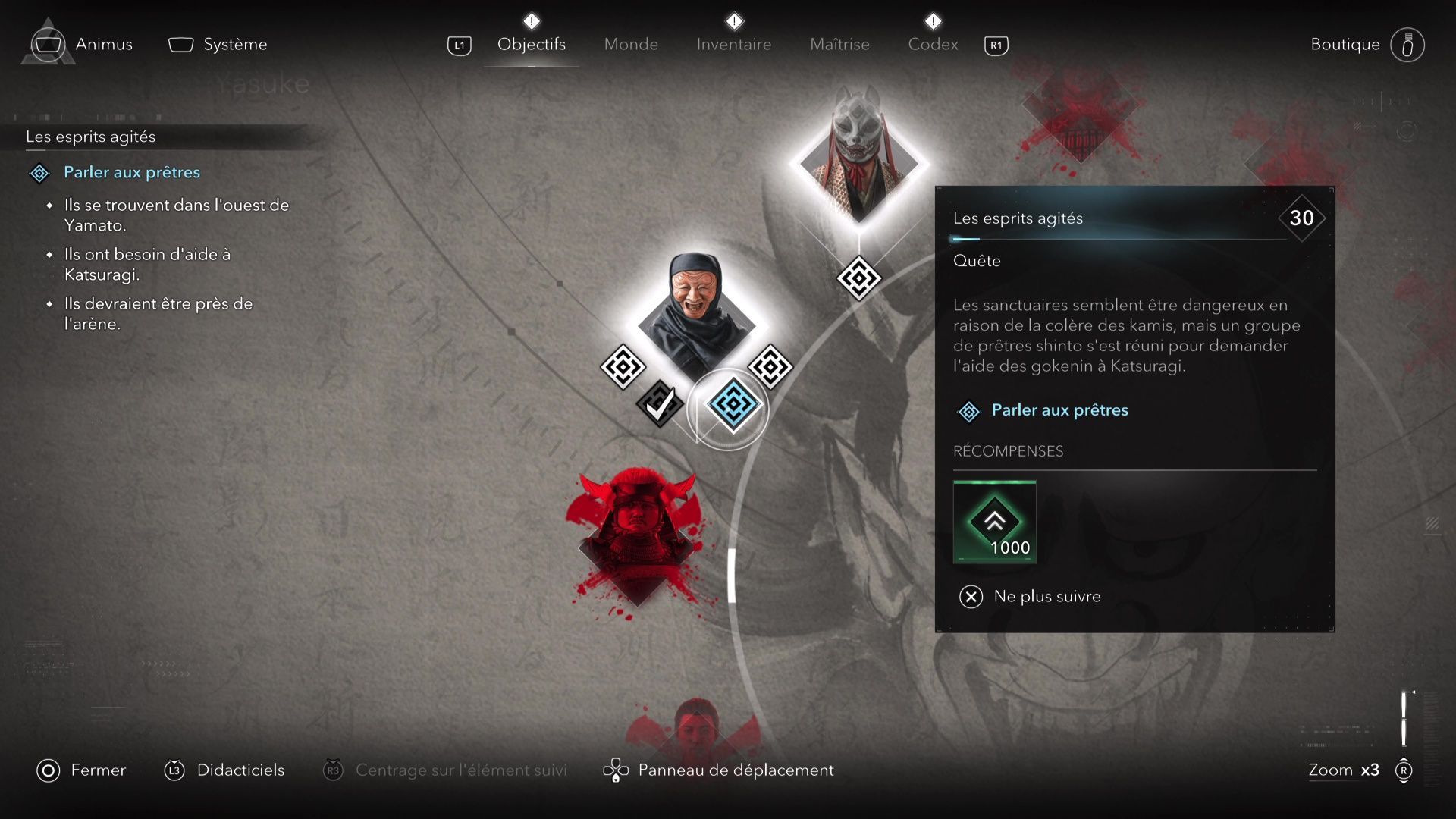Image resolution: width=1456 pixels, height=819 pixels.
Task: Open the Codex tab
Action: coord(932,44)
